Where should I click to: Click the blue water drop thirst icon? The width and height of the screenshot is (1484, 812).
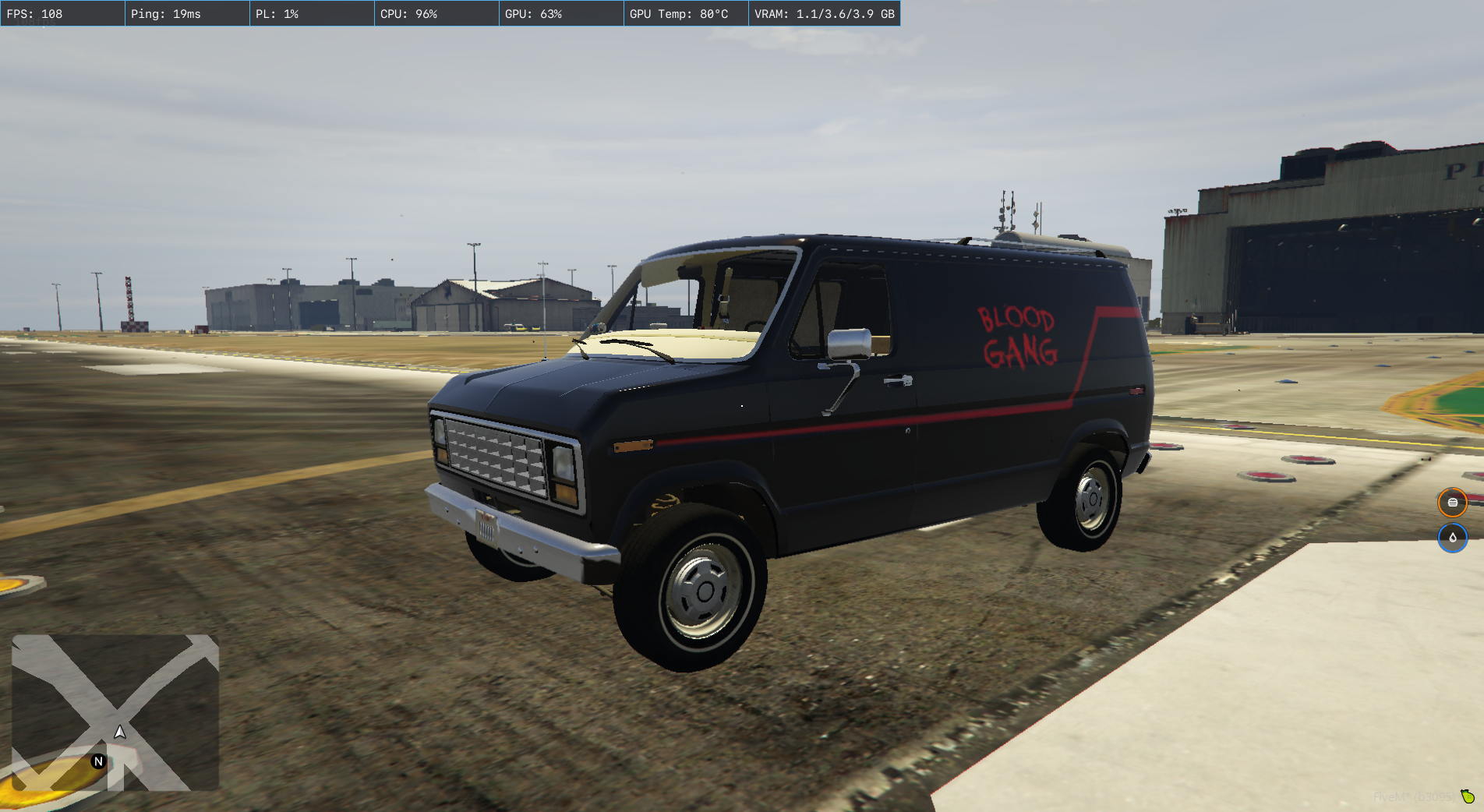[1452, 538]
